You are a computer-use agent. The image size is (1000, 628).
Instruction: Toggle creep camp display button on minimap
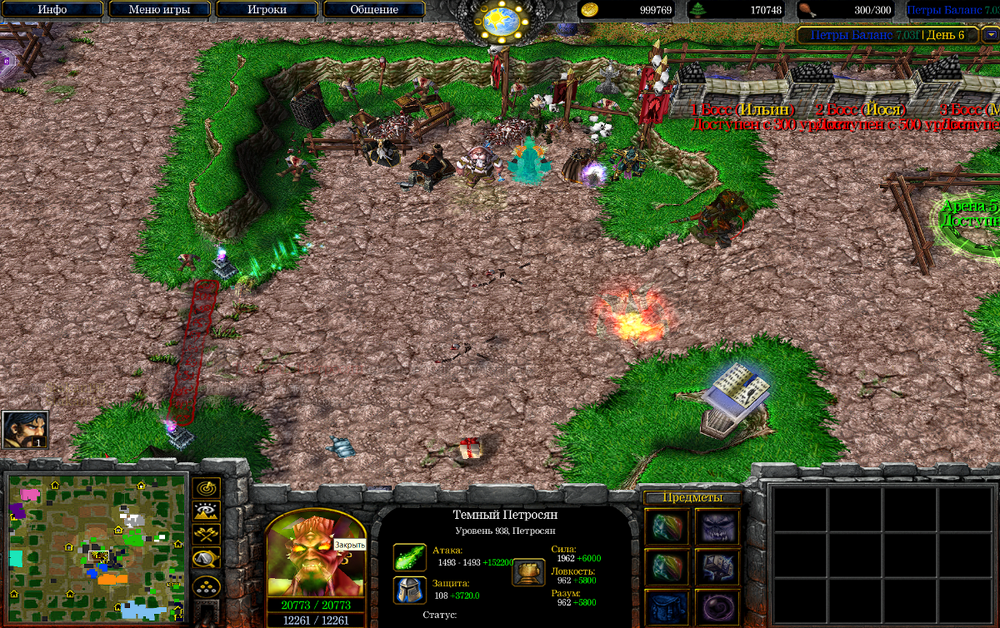pyautogui.click(x=207, y=559)
